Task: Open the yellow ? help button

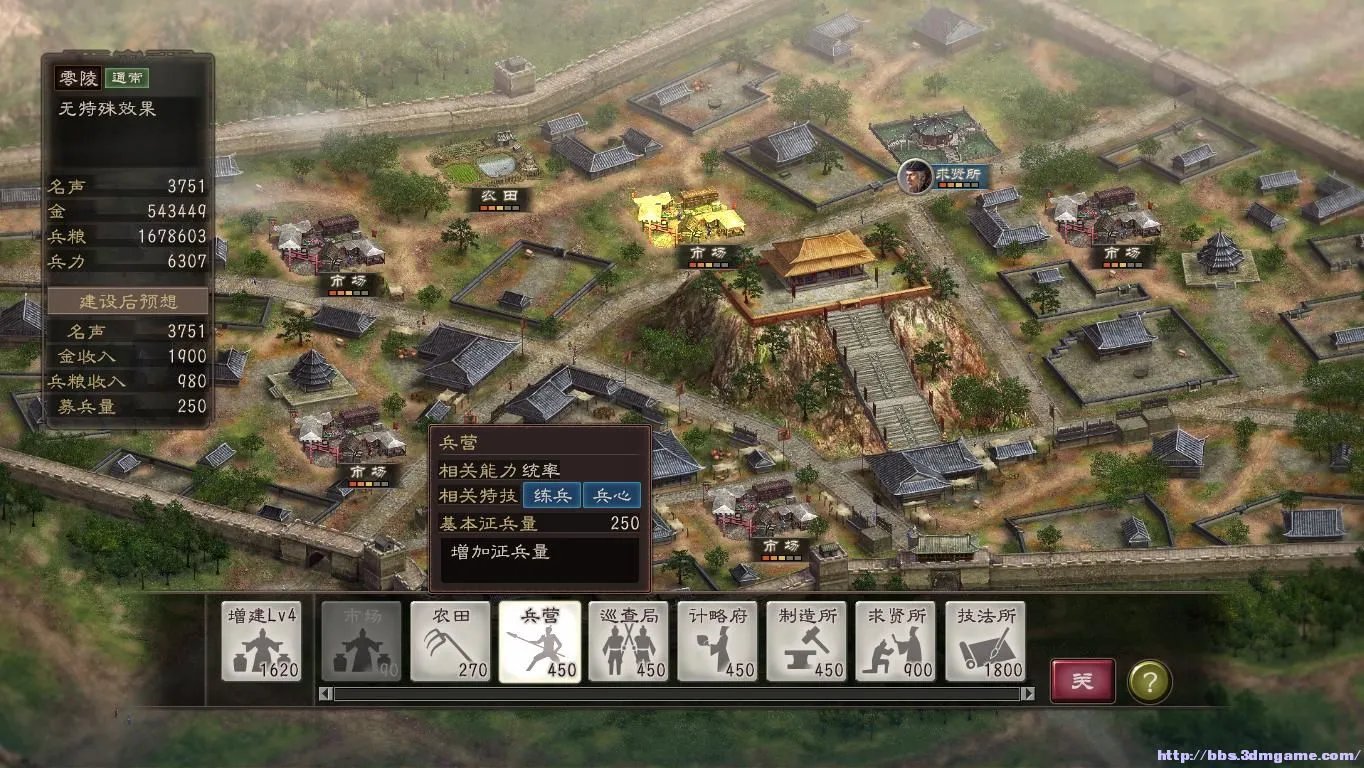Action: point(1150,680)
